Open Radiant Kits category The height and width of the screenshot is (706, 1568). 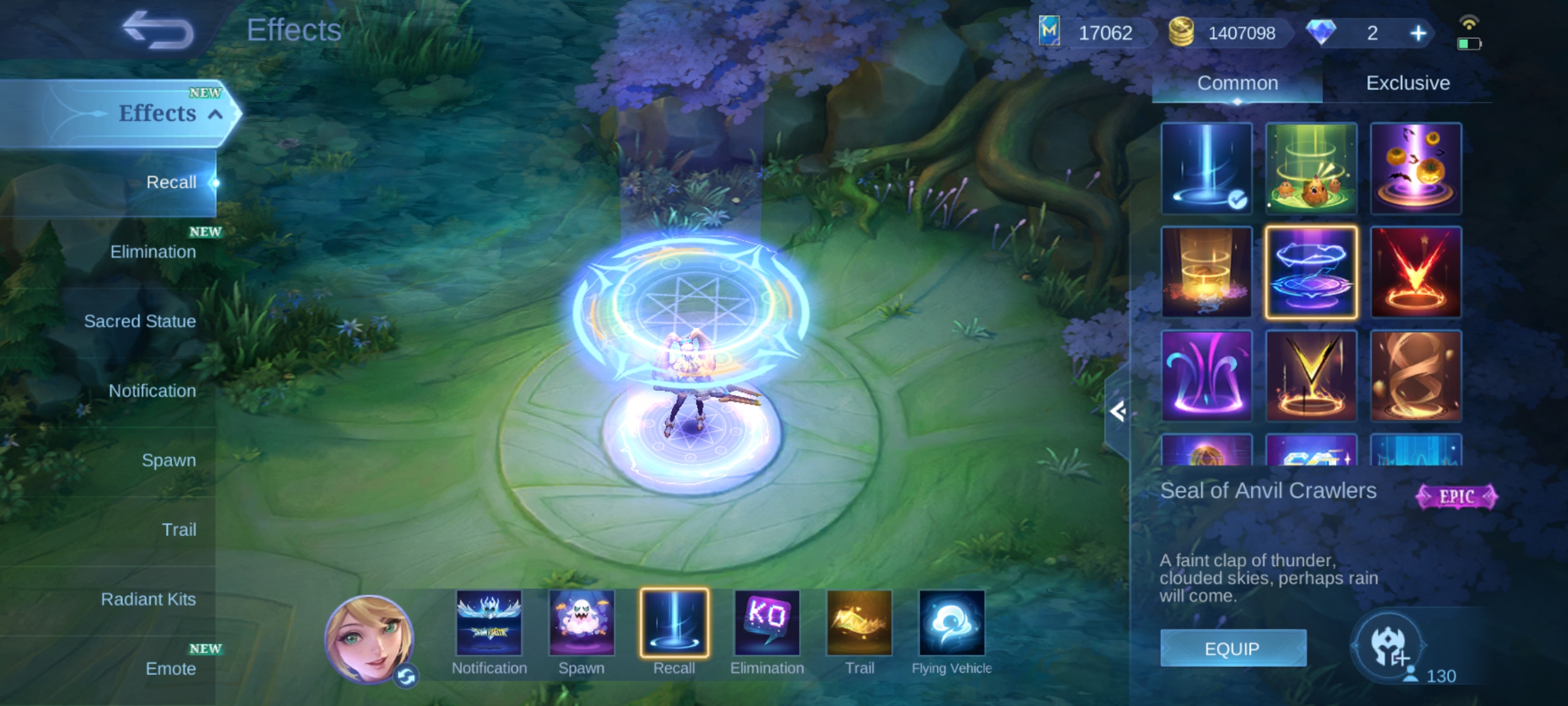point(148,599)
